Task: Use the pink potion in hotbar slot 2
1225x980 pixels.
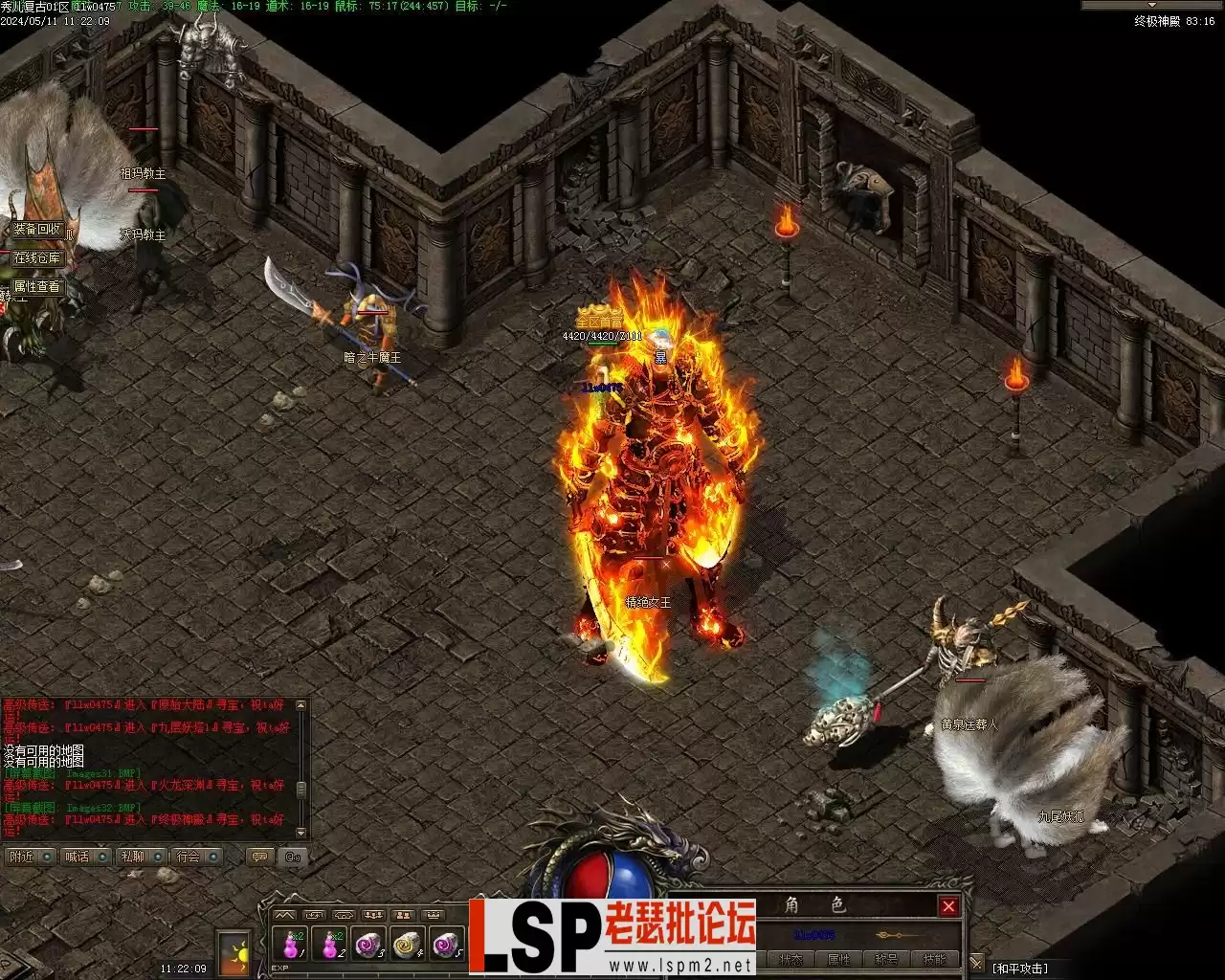Action: (329, 945)
